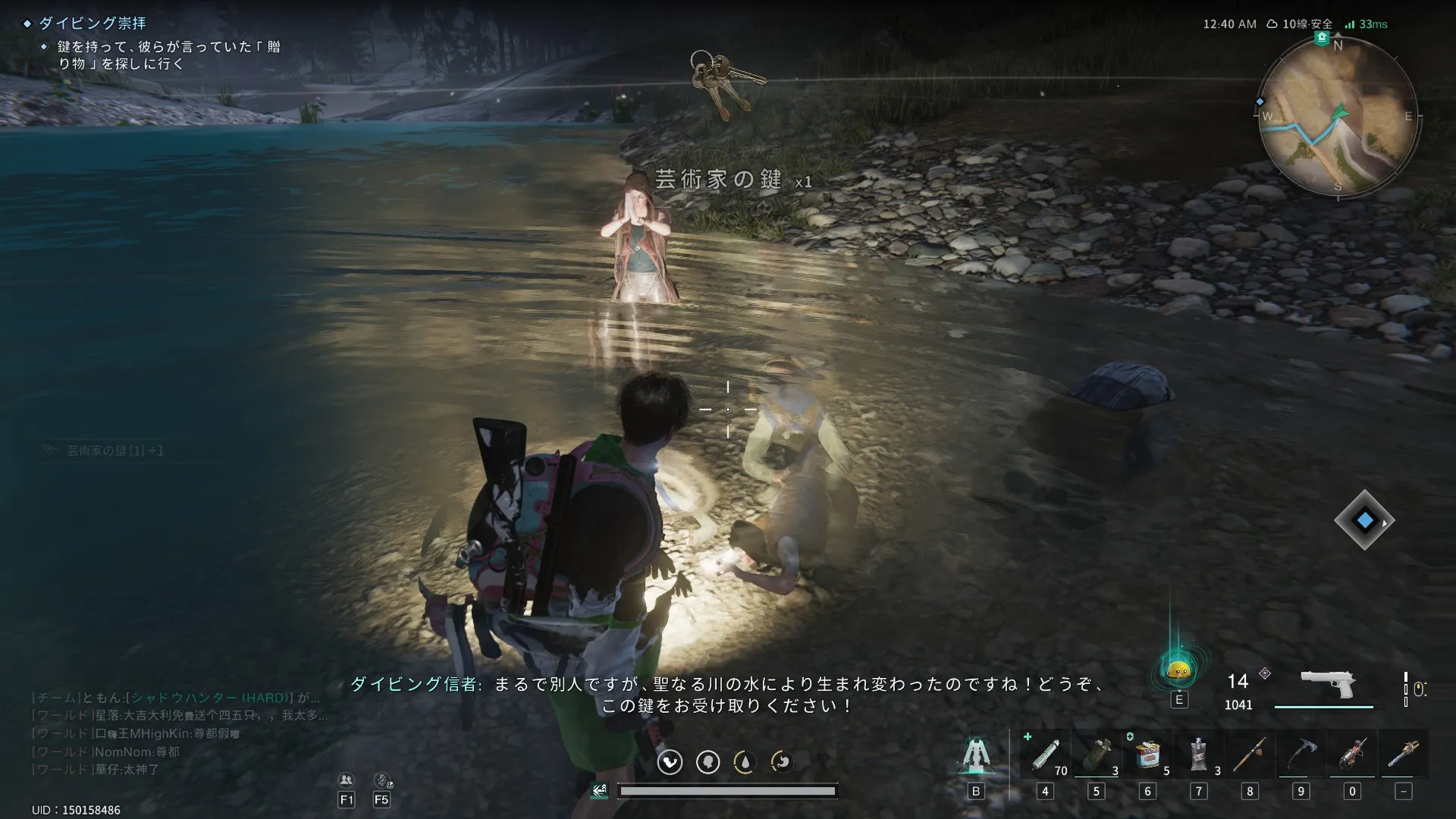Screen dimensions: 1456x819
Task: Open the build mode icon
Action: [975, 755]
